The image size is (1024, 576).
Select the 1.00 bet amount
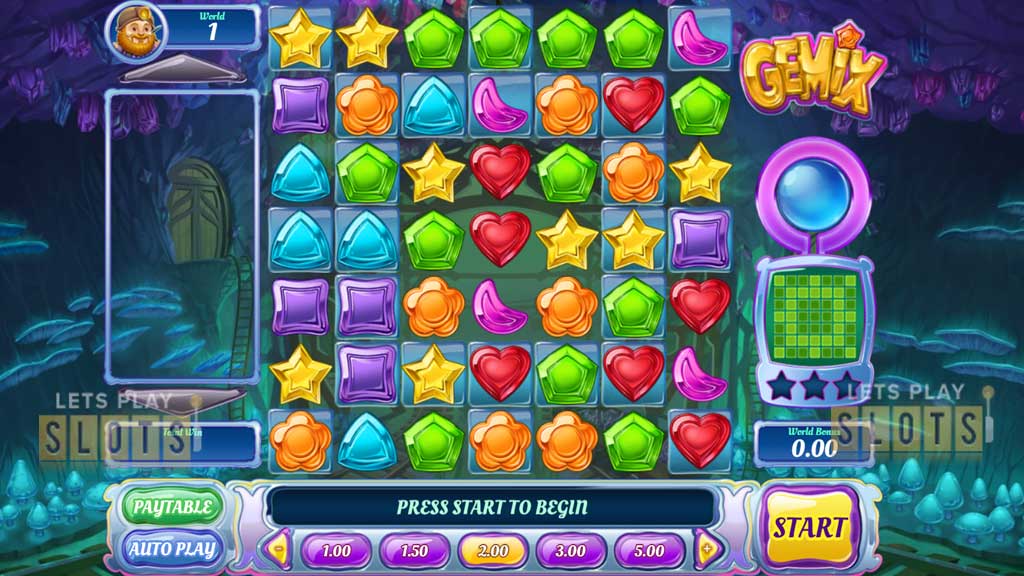tap(337, 551)
